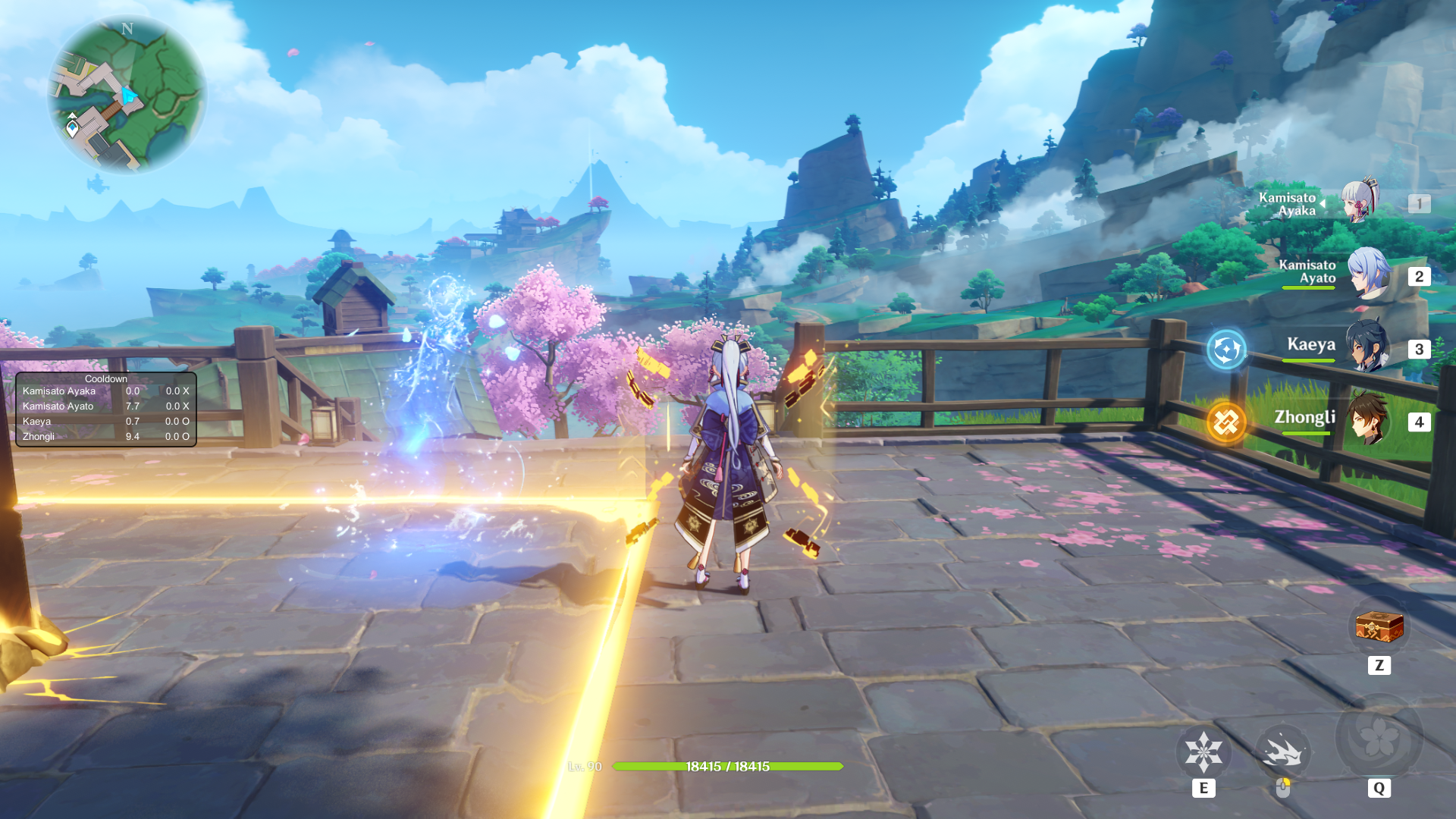This screenshot has width=1456, height=819.
Task: Activate Ayaka's Cryo elemental skill icon
Action: pyautogui.click(x=1203, y=752)
